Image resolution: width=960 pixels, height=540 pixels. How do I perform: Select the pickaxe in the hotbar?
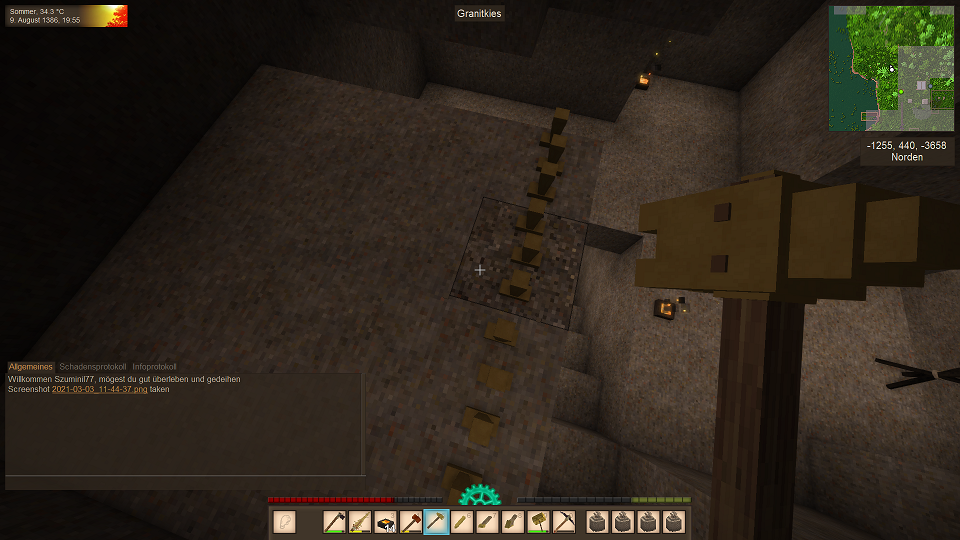pos(564,522)
